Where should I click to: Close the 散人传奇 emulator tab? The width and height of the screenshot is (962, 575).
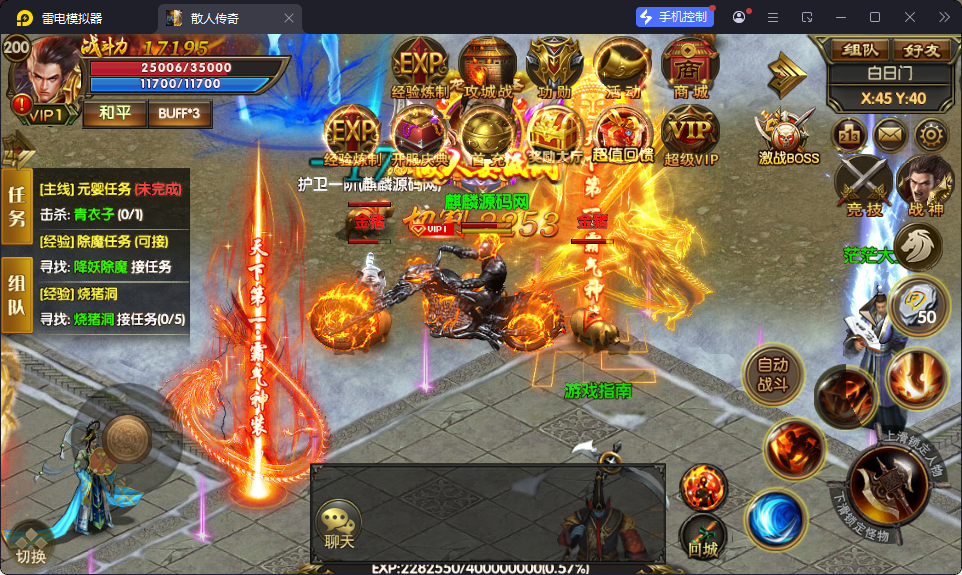289,17
